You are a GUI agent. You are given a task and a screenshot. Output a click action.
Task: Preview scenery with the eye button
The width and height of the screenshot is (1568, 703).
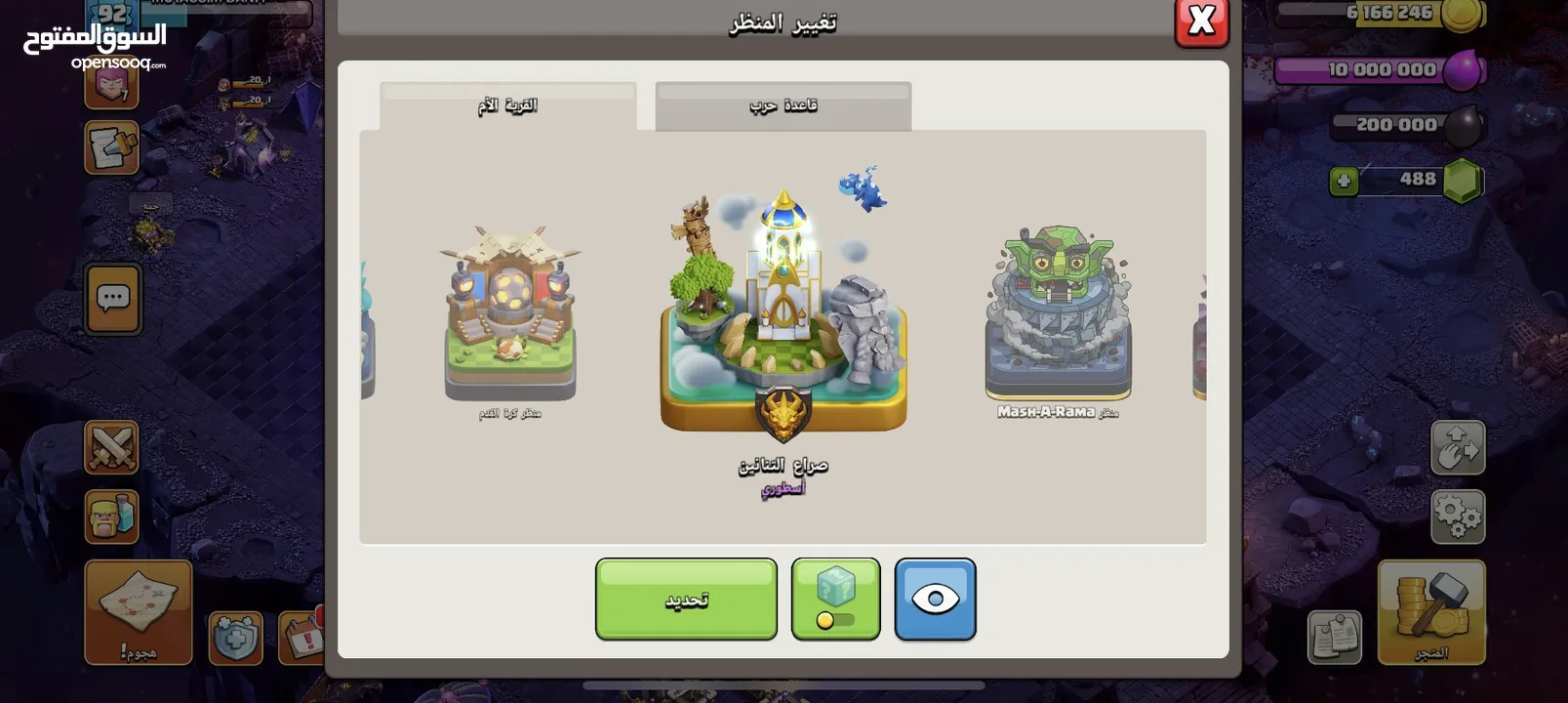pyautogui.click(x=935, y=600)
